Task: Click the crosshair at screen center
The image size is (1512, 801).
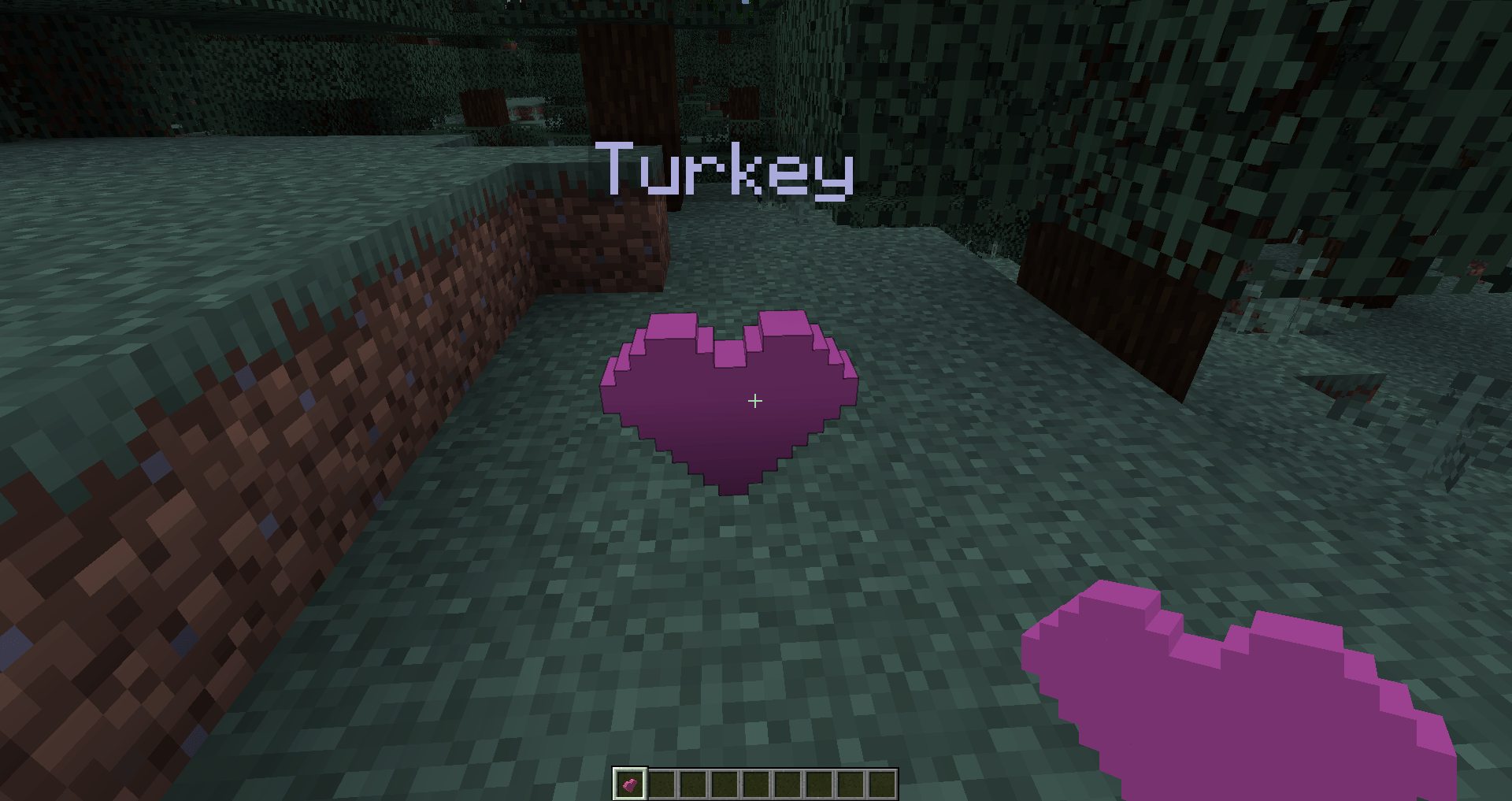Action: [754, 400]
